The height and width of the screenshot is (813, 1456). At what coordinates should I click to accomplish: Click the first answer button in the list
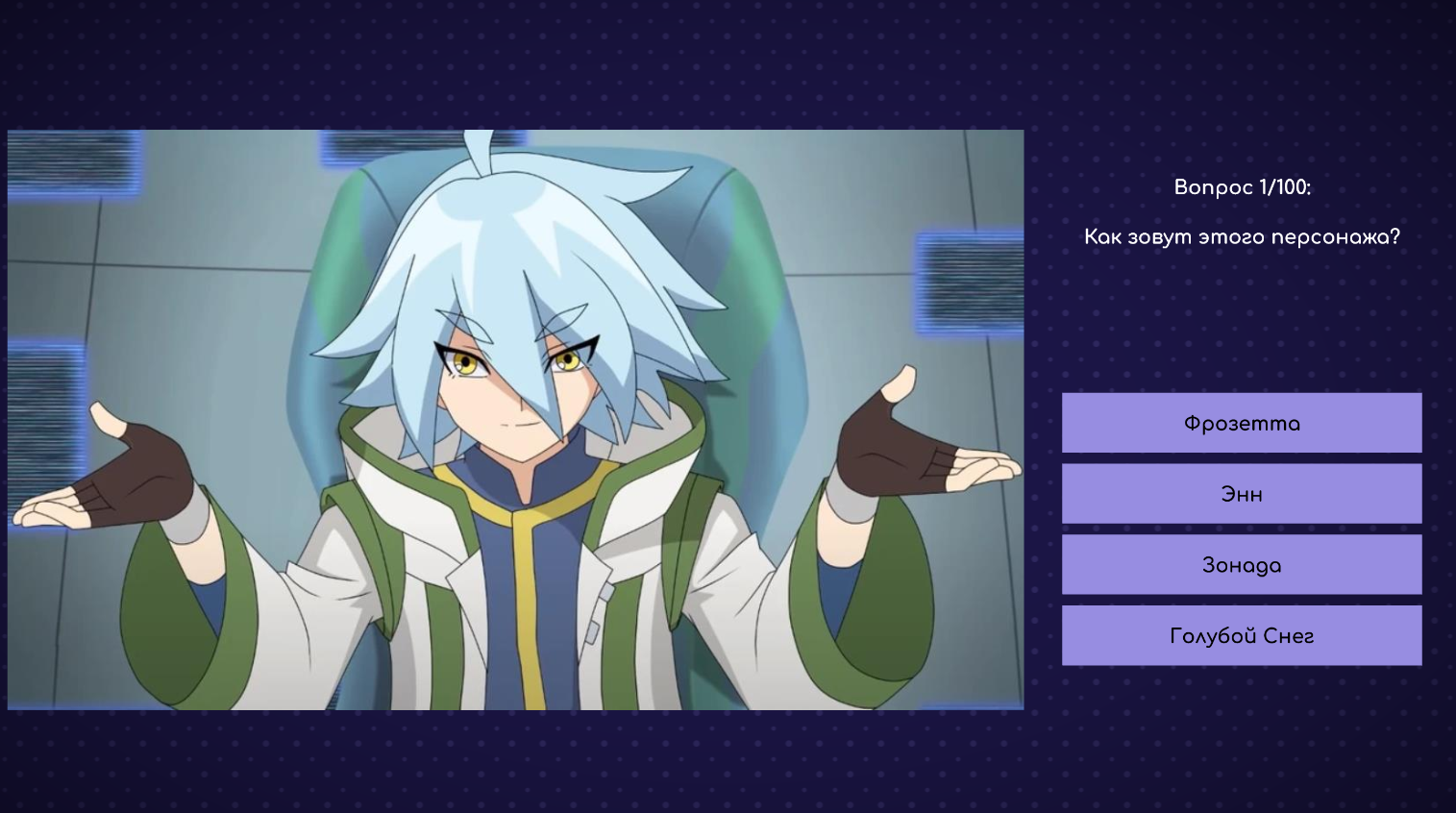1241,422
